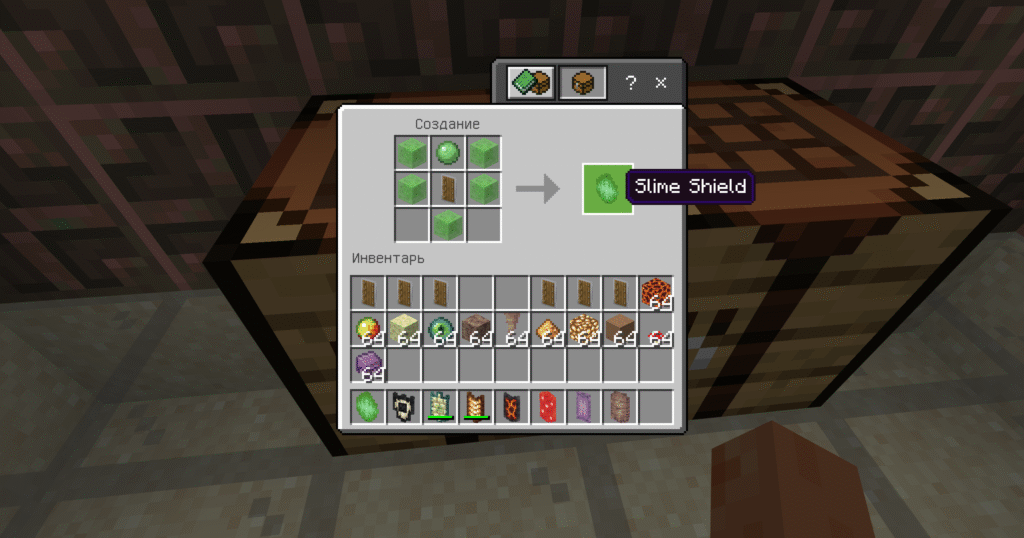Select the sandstone-colored block stack
Screen dimensions: 1024x538
[404, 330]
